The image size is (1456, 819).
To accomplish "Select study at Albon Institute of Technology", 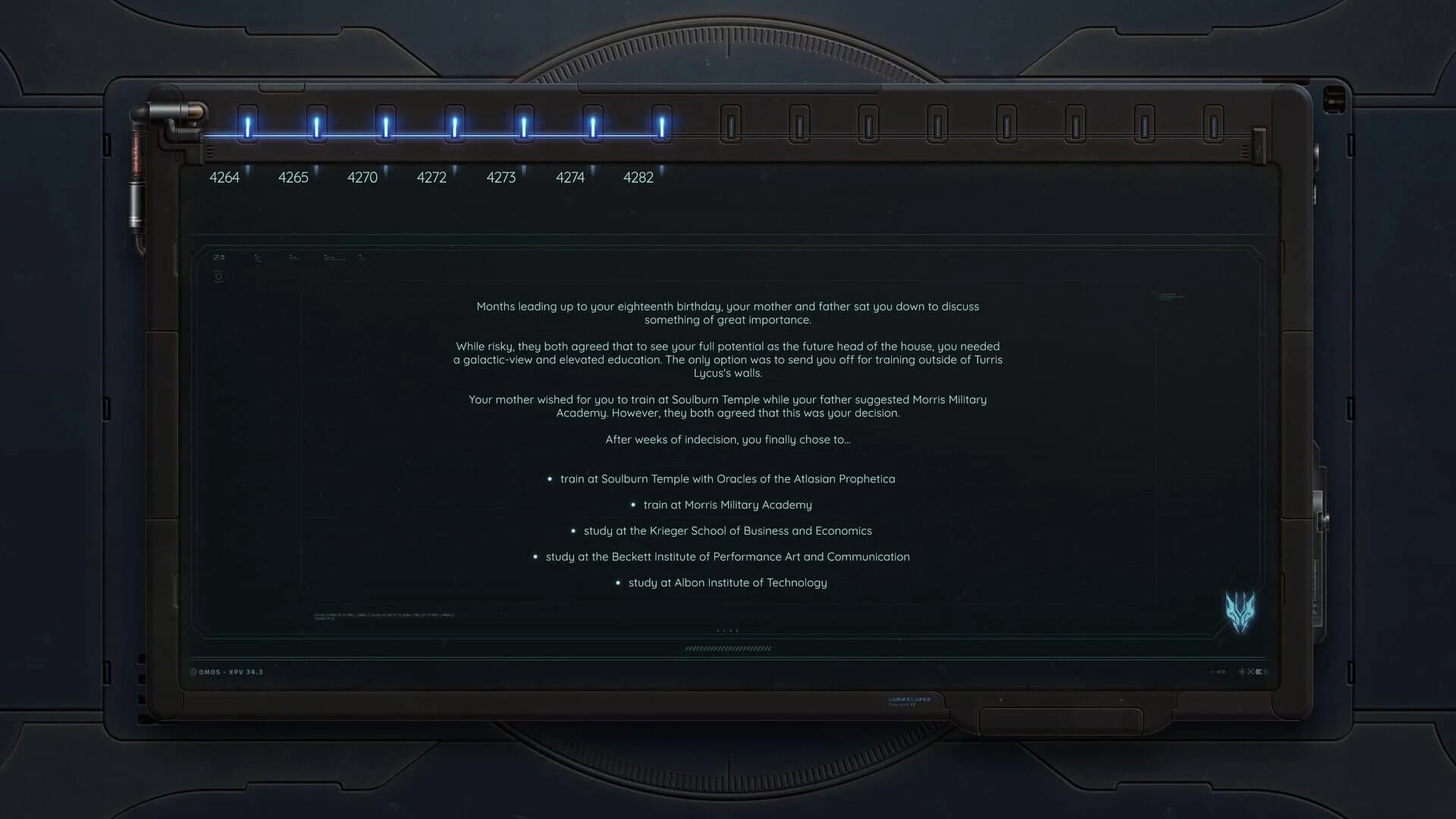I will (727, 582).
